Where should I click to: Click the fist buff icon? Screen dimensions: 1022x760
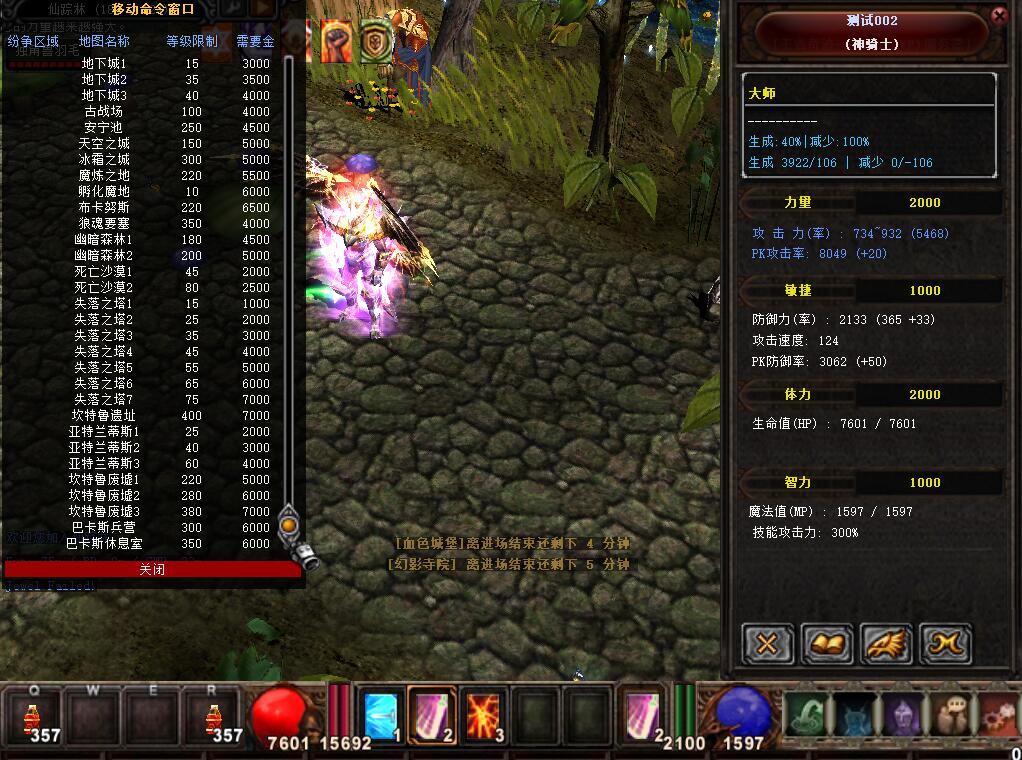(337, 42)
